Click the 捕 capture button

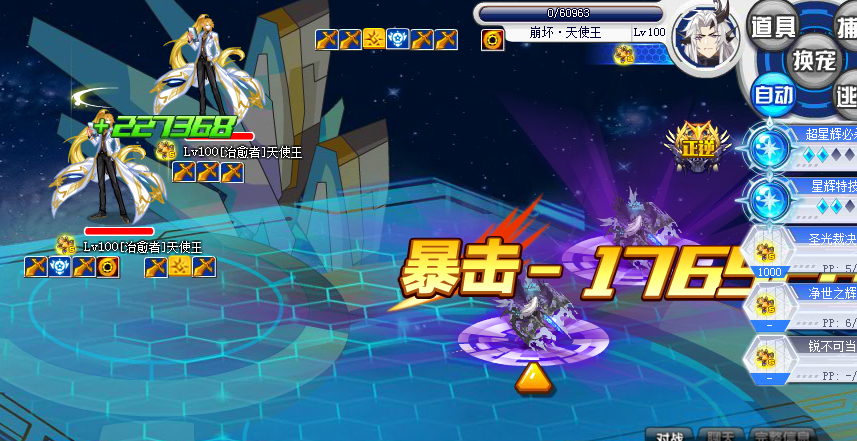coord(846,22)
